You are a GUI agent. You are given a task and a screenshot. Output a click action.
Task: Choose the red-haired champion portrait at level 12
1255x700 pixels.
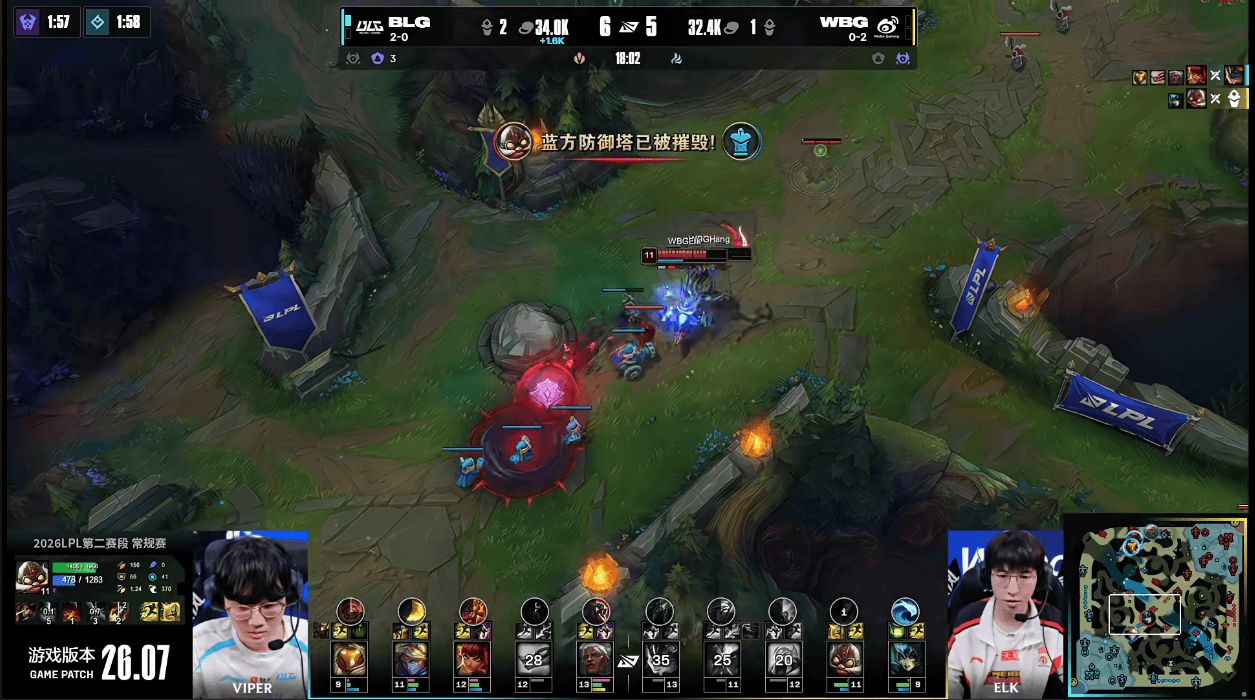(473, 659)
